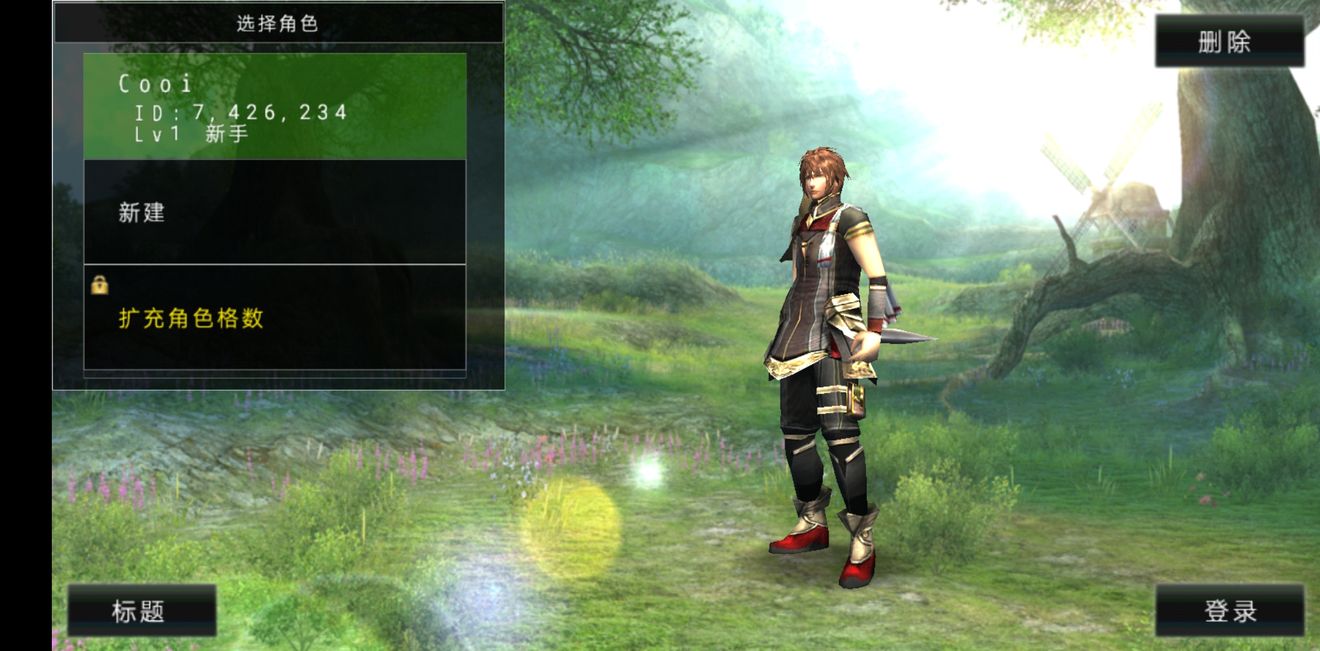Choose the 新建 new character slot
Image resolution: width=1320 pixels, height=651 pixels.
coord(274,212)
